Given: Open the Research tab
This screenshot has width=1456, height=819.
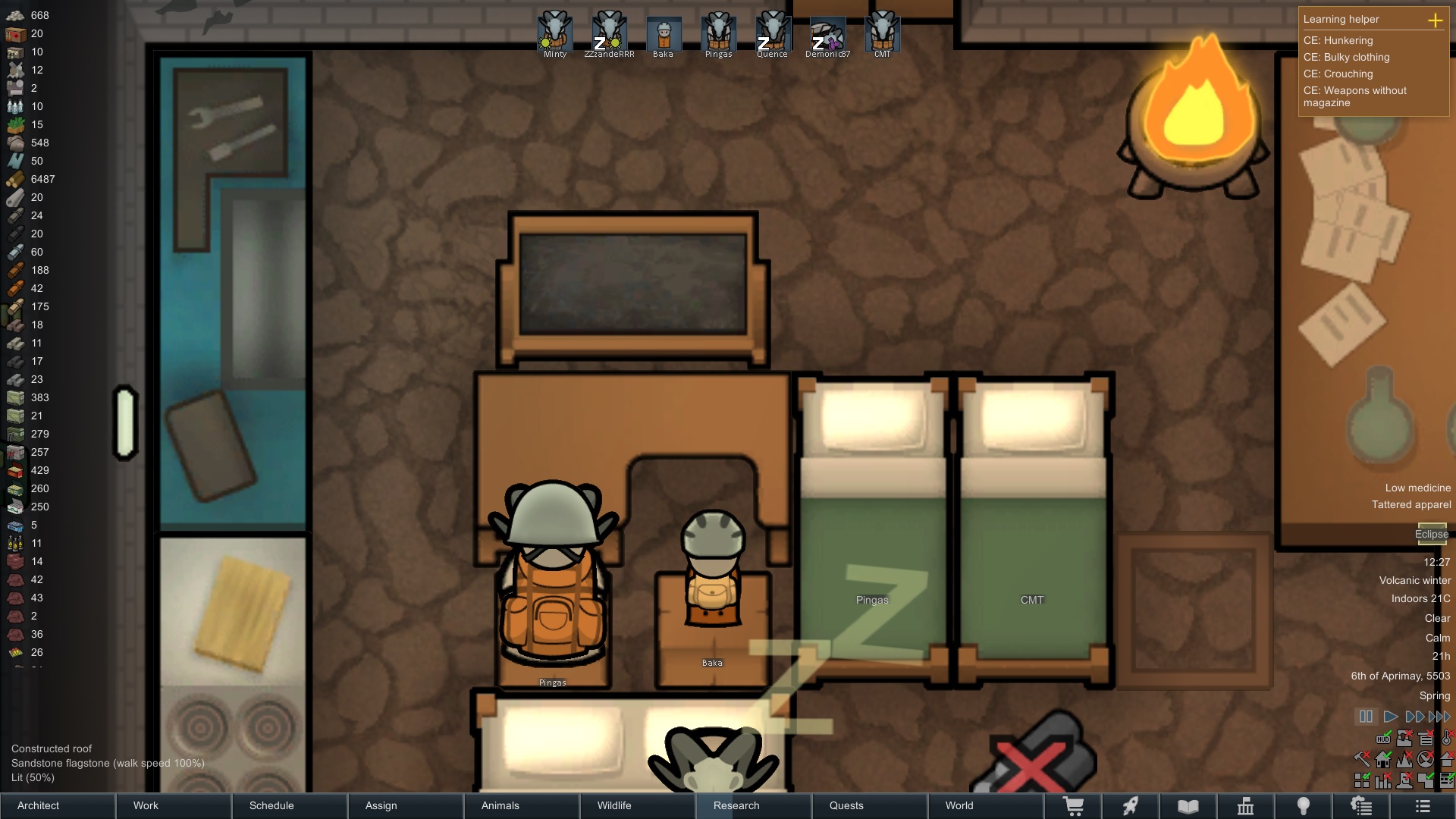Looking at the screenshot, I should coord(755,805).
